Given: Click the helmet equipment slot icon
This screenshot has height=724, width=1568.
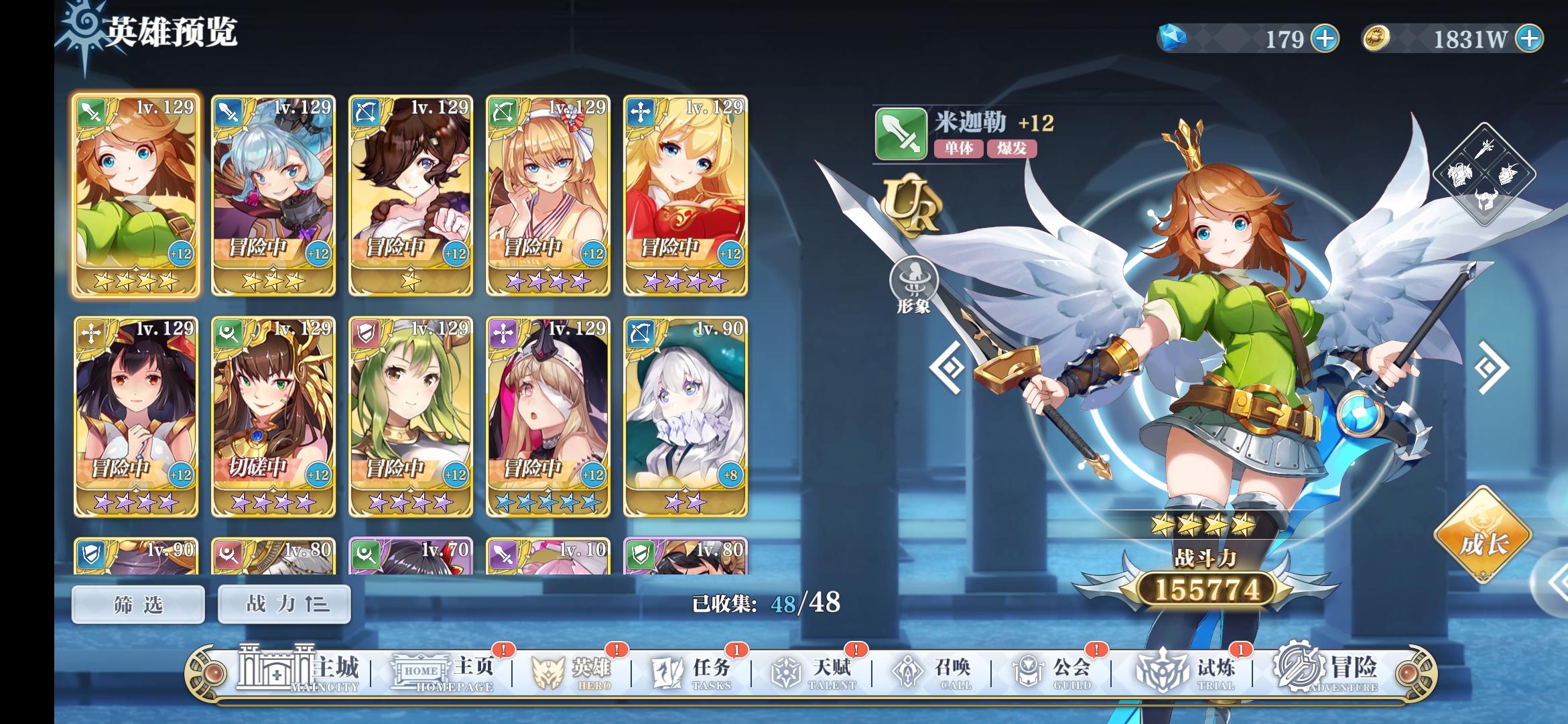Looking at the screenshot, I should (x=1486, y=199).
